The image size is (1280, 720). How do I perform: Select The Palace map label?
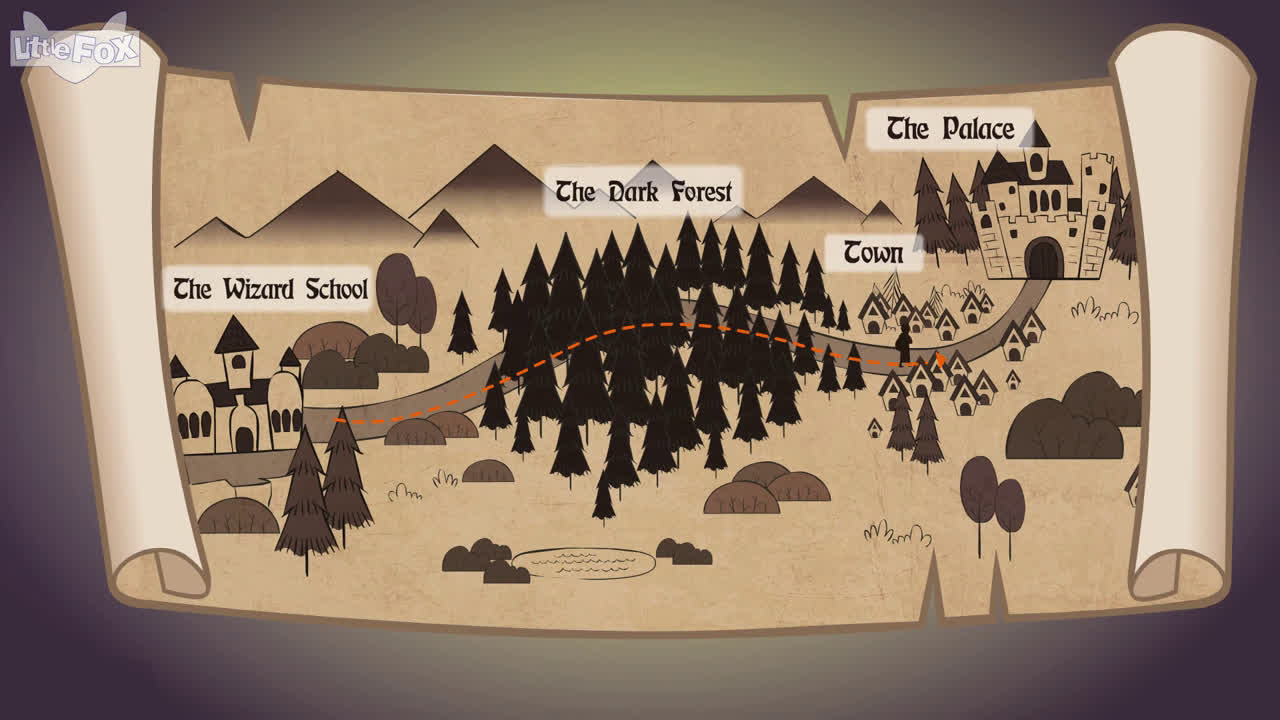pos(949,129)
